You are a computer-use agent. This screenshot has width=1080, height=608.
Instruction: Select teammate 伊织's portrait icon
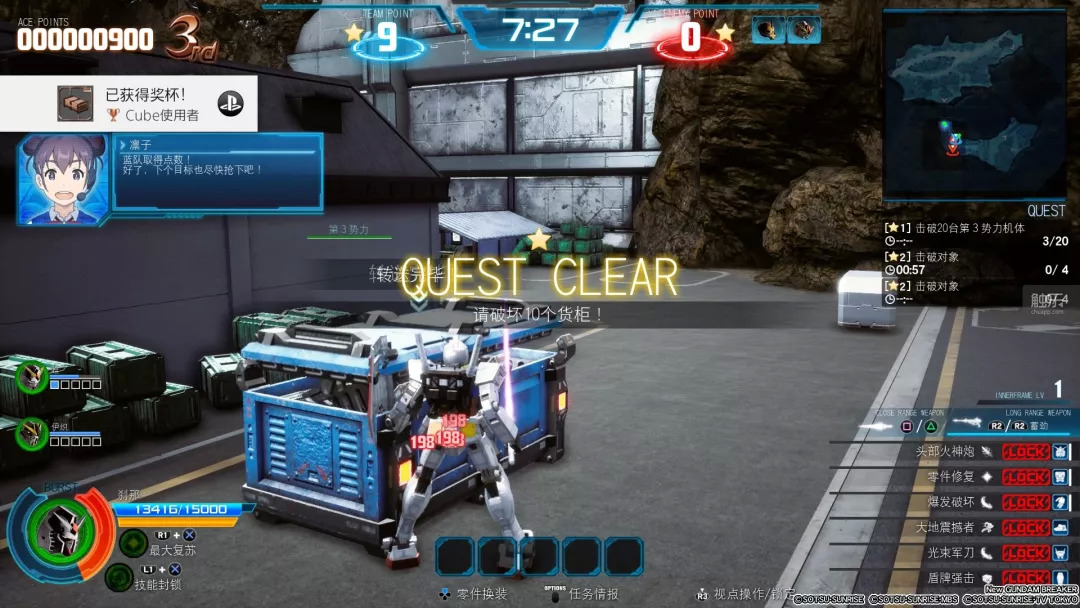tap(32, 433)
